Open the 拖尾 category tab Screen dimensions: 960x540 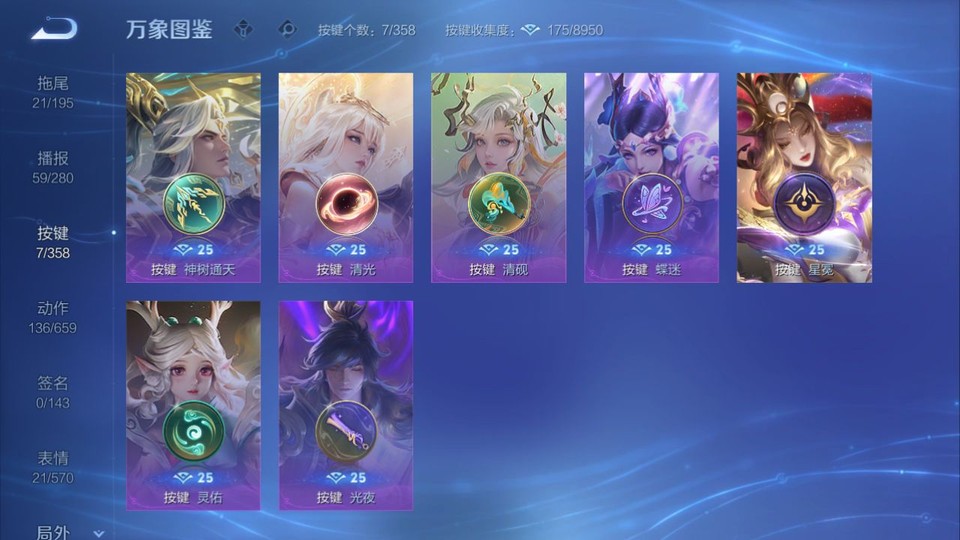pos(53,91)
